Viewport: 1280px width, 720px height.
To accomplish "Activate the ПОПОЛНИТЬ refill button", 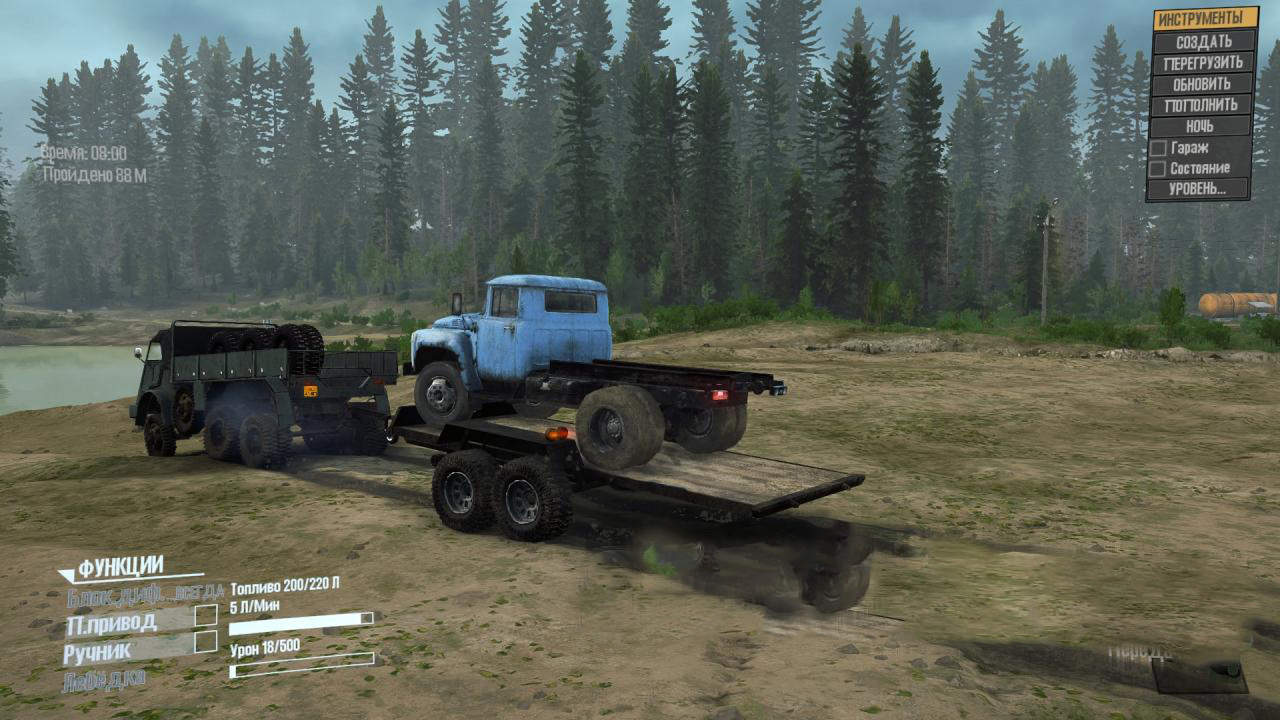I will pos(1202,105).
